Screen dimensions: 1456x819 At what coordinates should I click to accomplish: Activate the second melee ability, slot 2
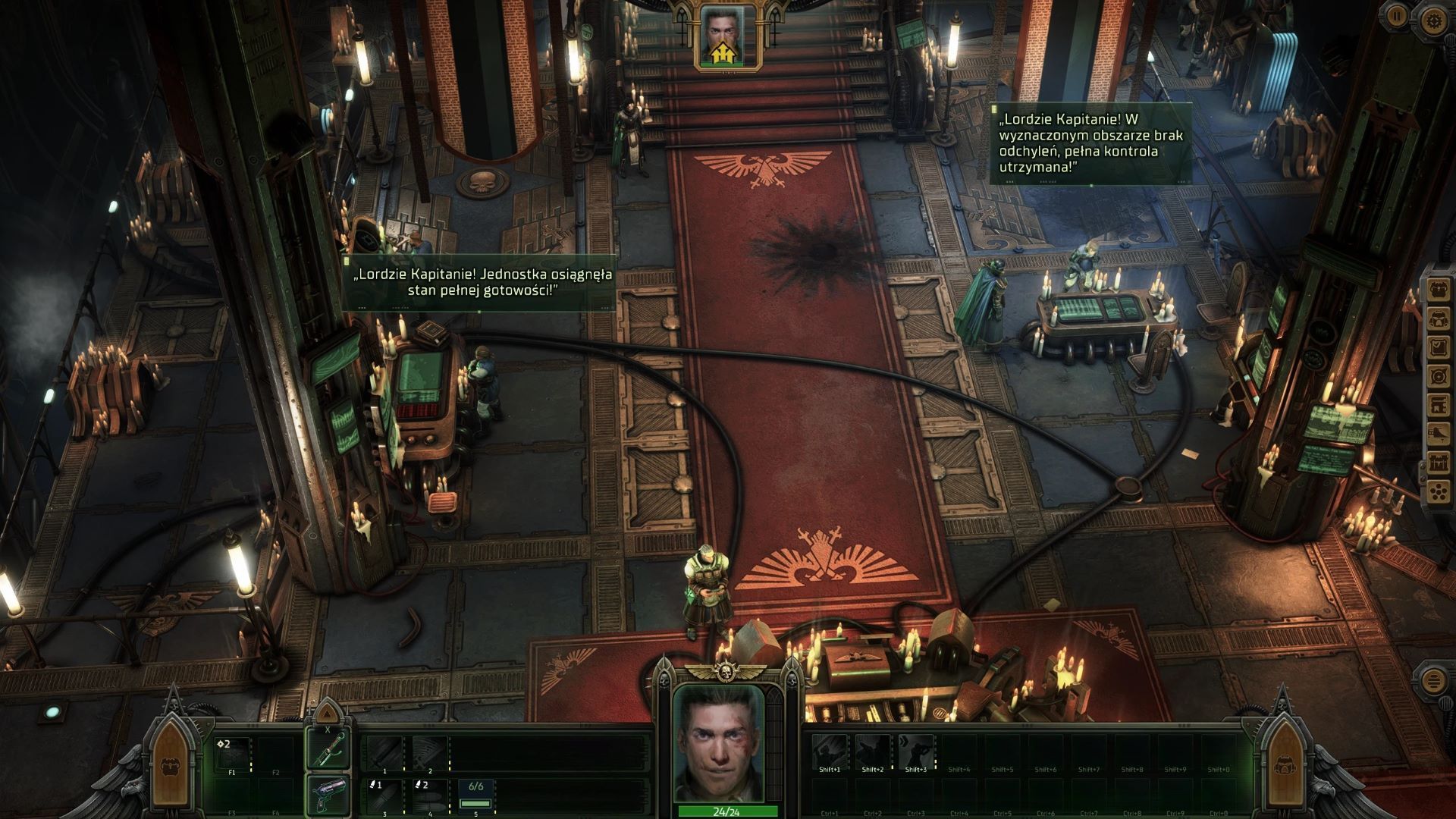(429, 752)
